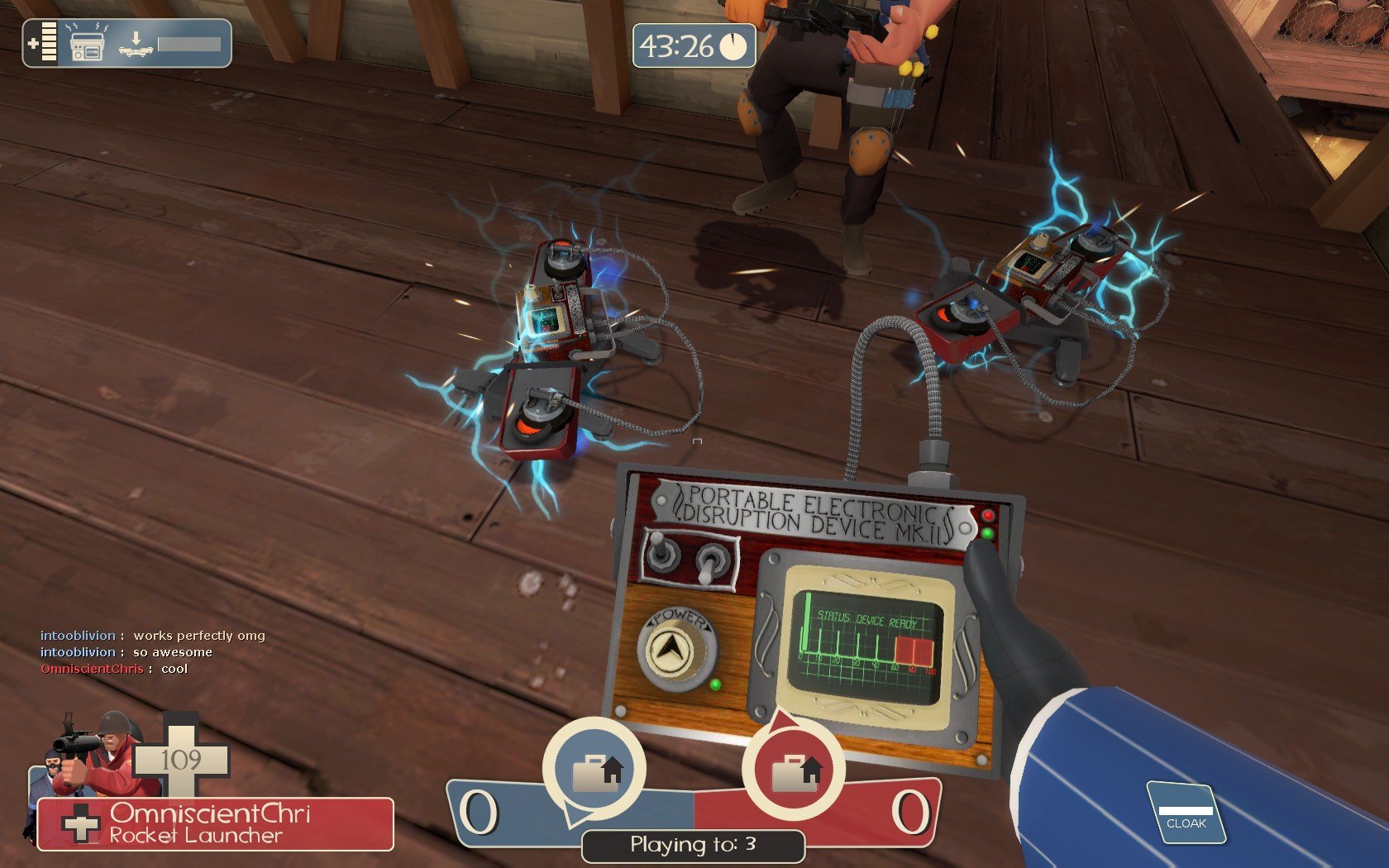
Task: Click the radio-shaped device icon in status panel
Action: coord(87,45)
